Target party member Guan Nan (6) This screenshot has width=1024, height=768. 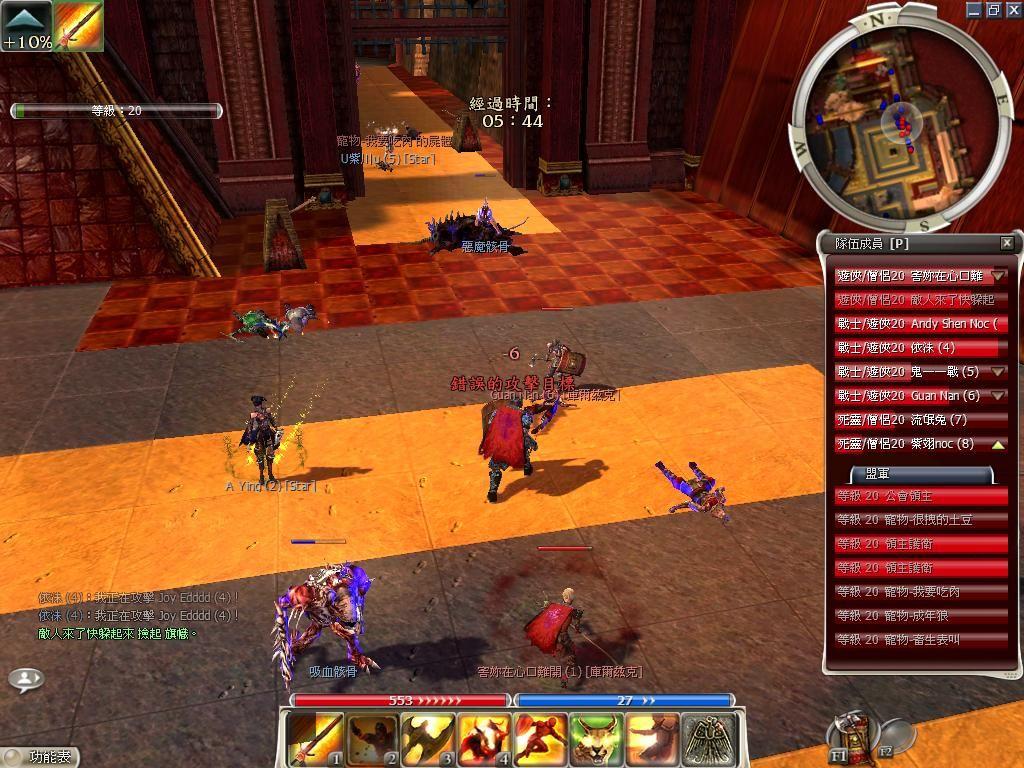coord(912,396)
